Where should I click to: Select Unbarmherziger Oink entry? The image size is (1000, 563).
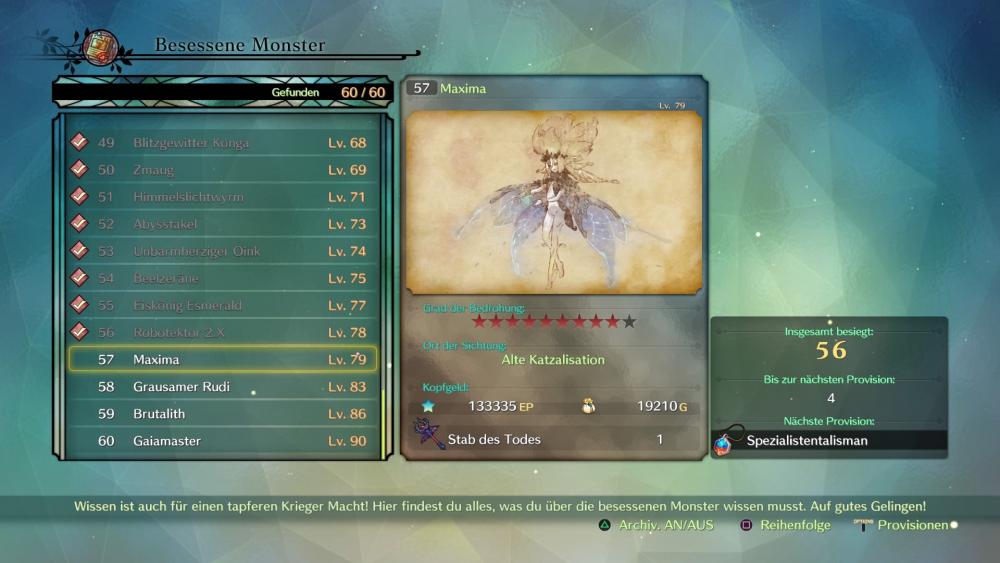pyautogui.click(x=222, y=251)
